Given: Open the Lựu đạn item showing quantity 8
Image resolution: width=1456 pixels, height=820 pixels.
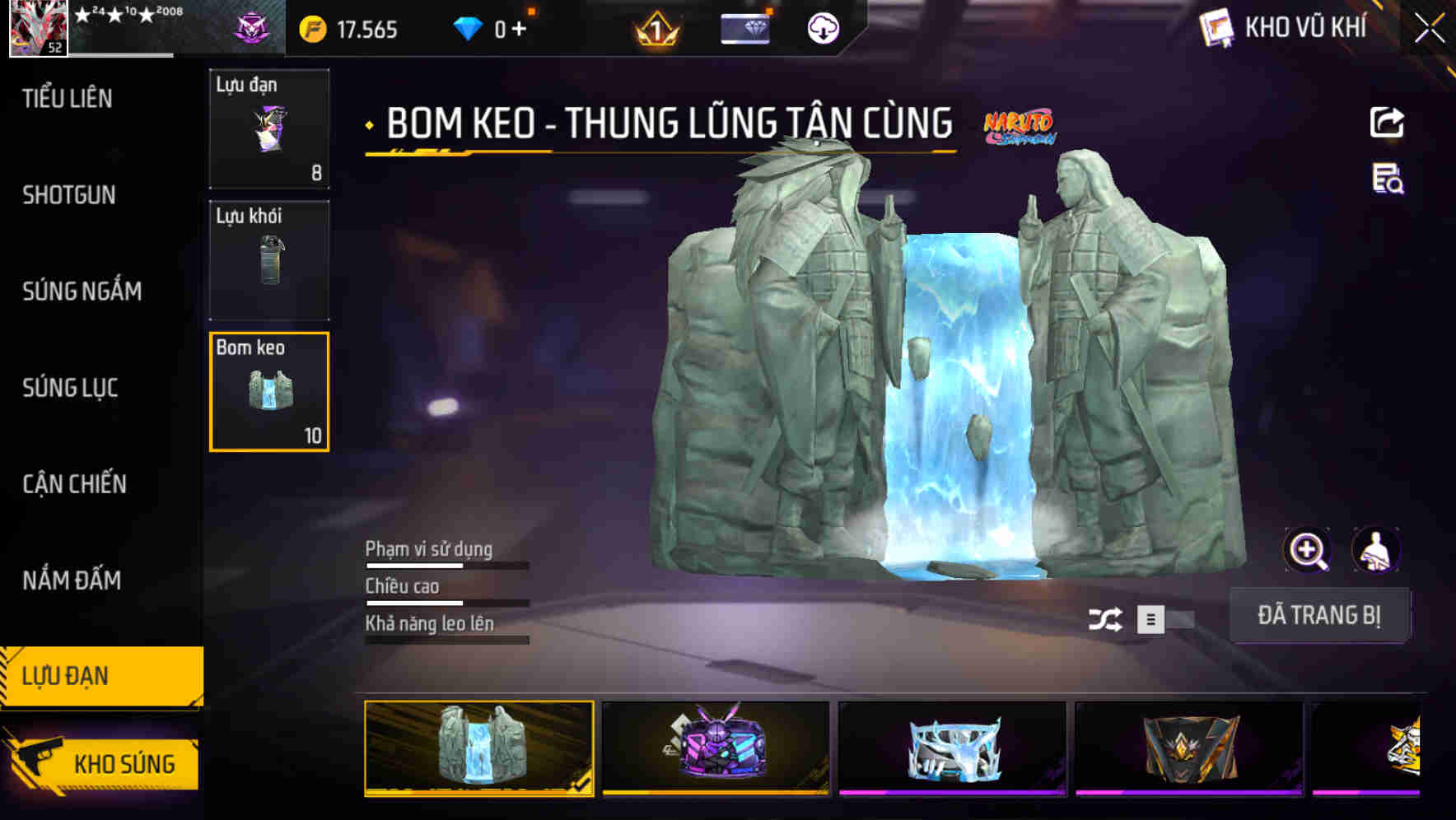Looking at the screenshot, I should coord(268,129).
